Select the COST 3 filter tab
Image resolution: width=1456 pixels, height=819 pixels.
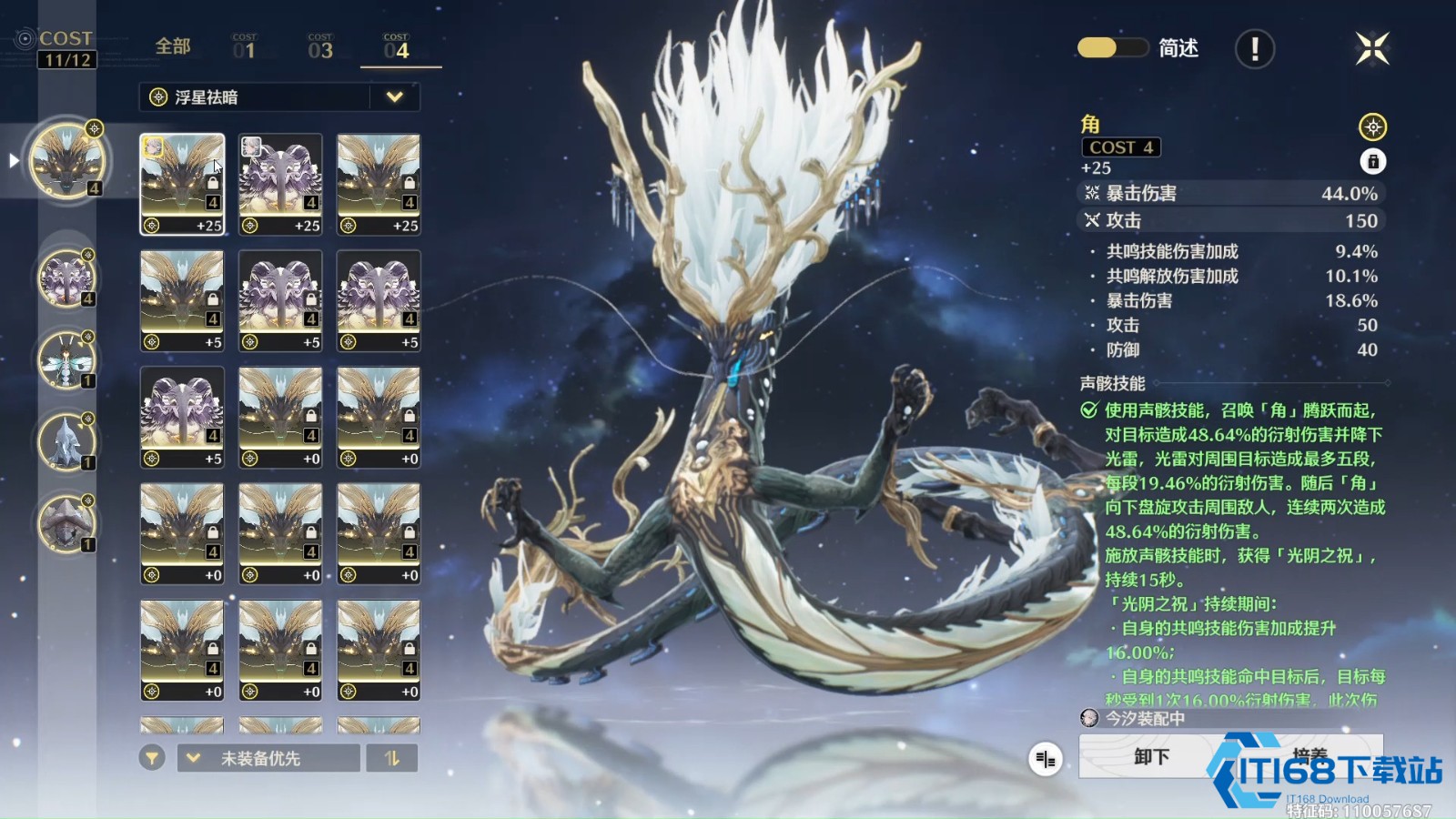click(x=320, y=47)
